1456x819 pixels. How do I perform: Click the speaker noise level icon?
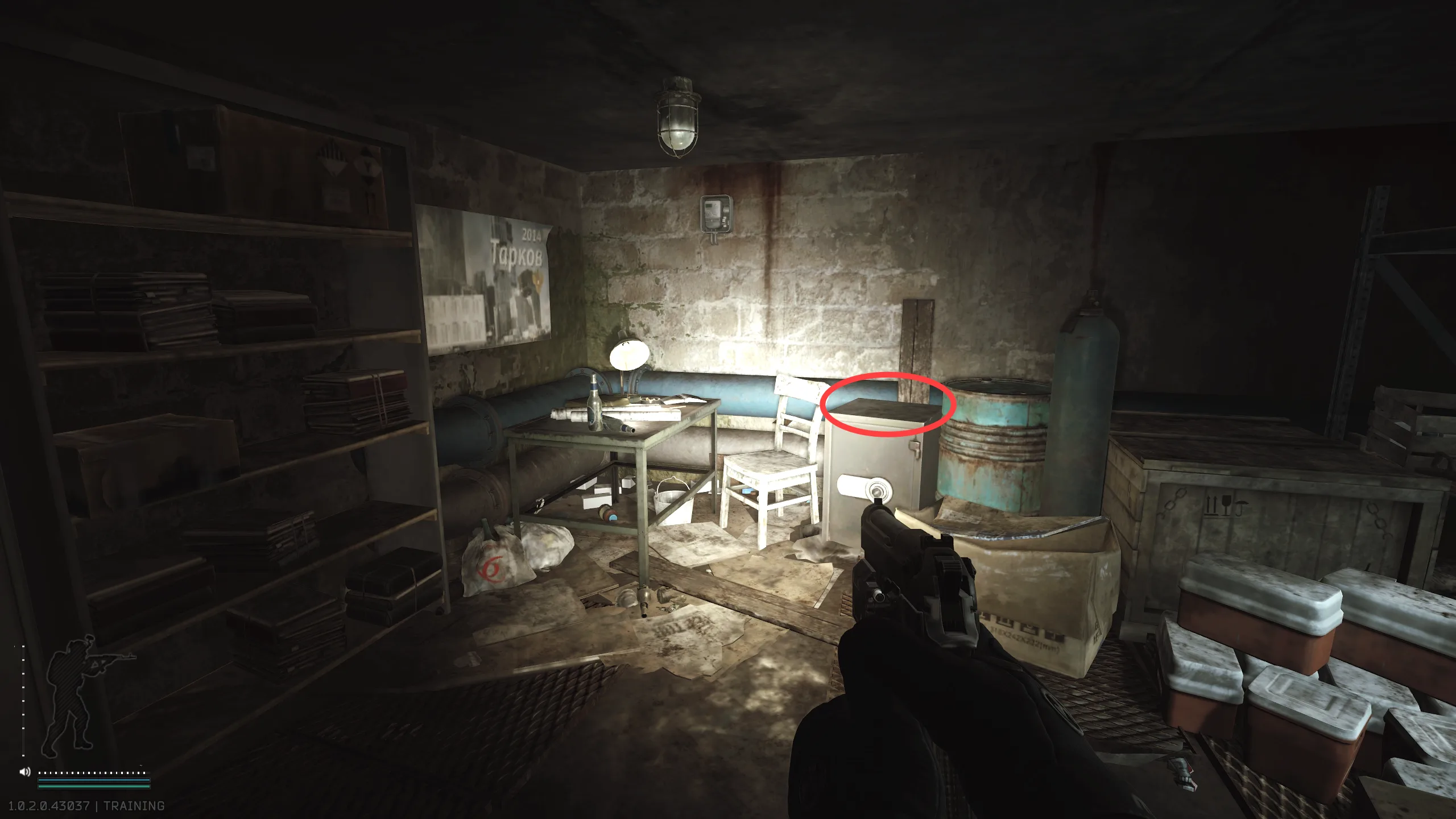click(24, 772)
